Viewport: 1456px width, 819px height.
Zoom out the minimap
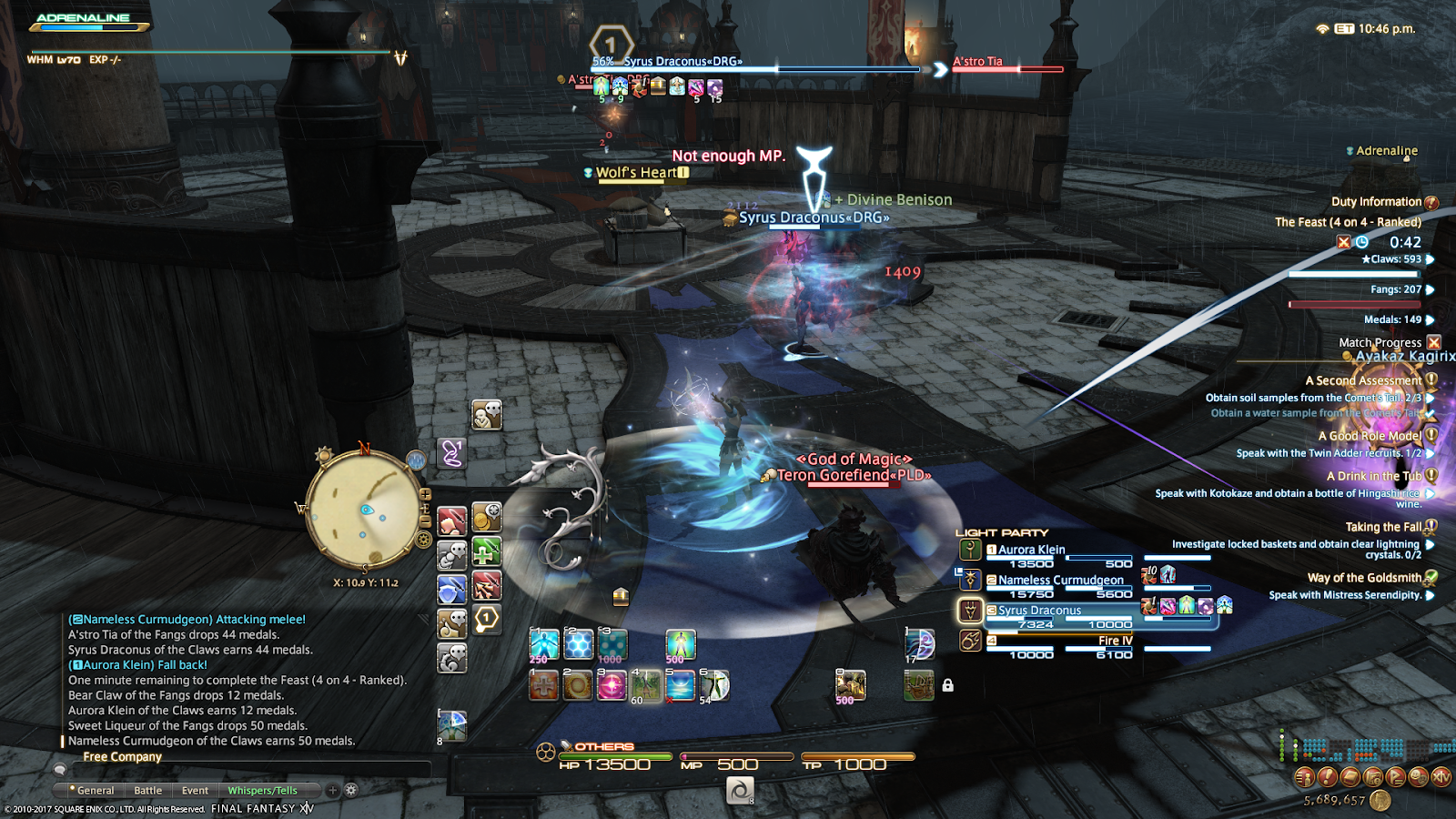(x=425, y=522)
